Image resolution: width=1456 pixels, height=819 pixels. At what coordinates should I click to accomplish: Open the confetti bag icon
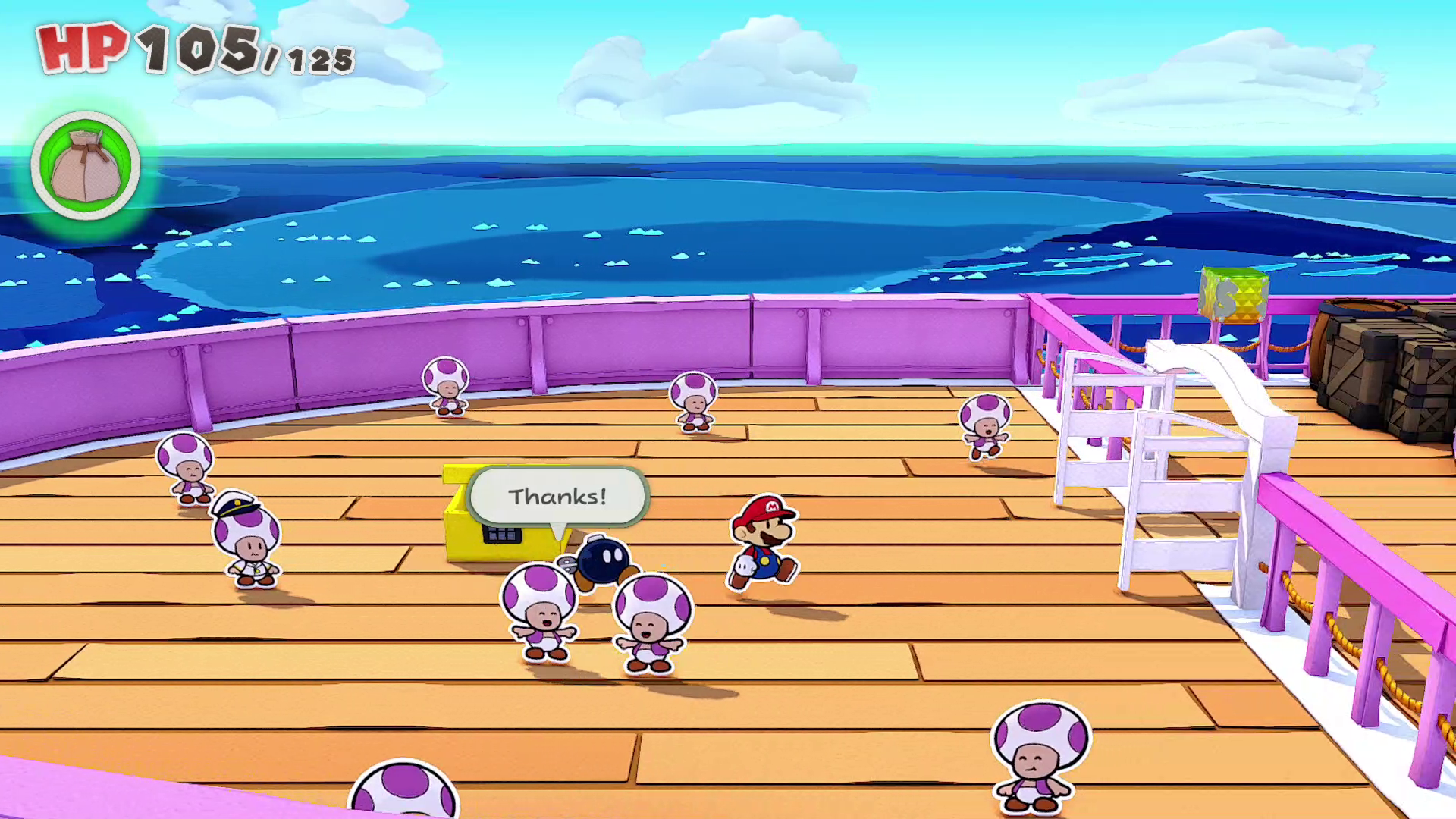point(85,166)
